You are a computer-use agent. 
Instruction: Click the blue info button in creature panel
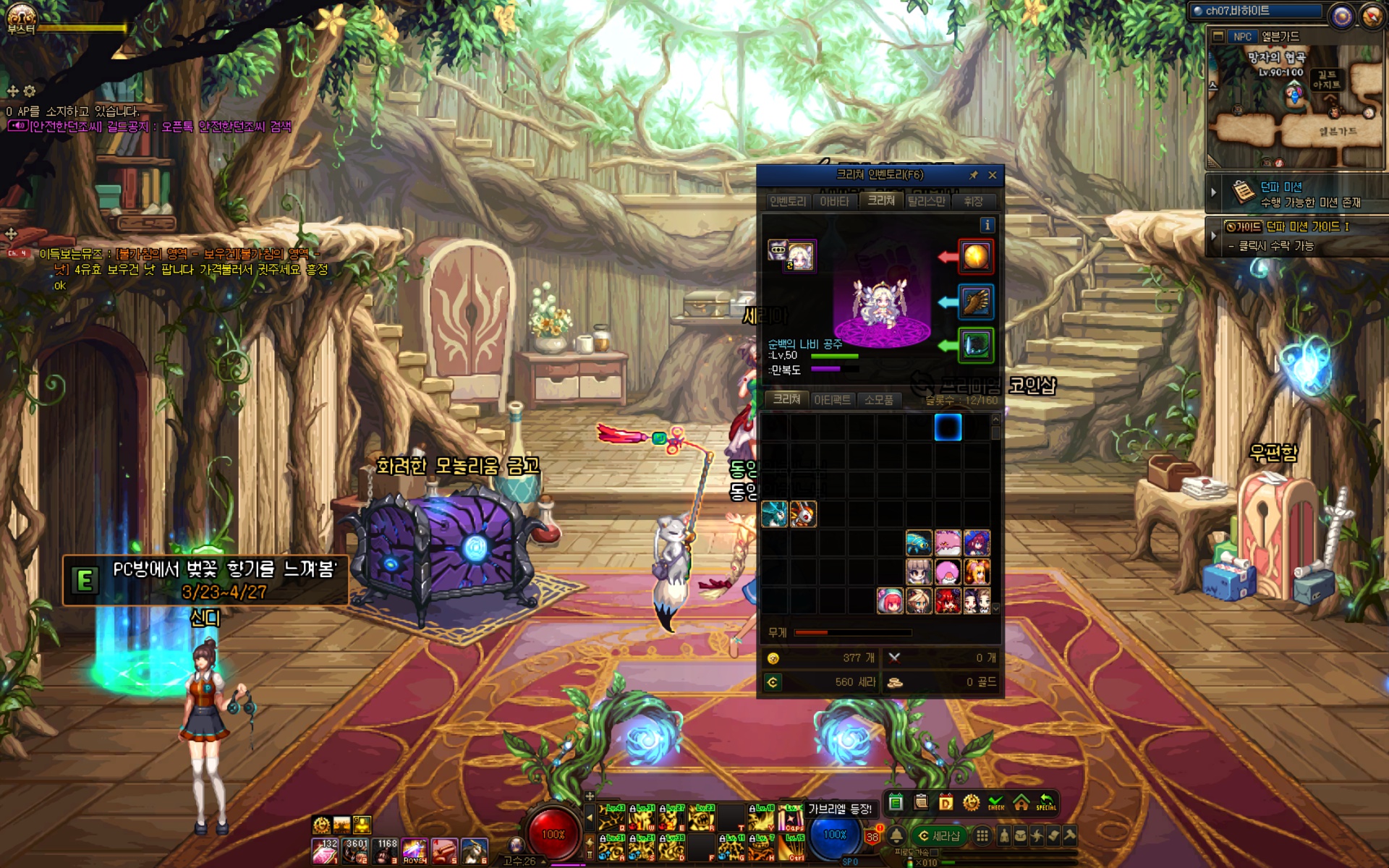(x=987, y=225)
